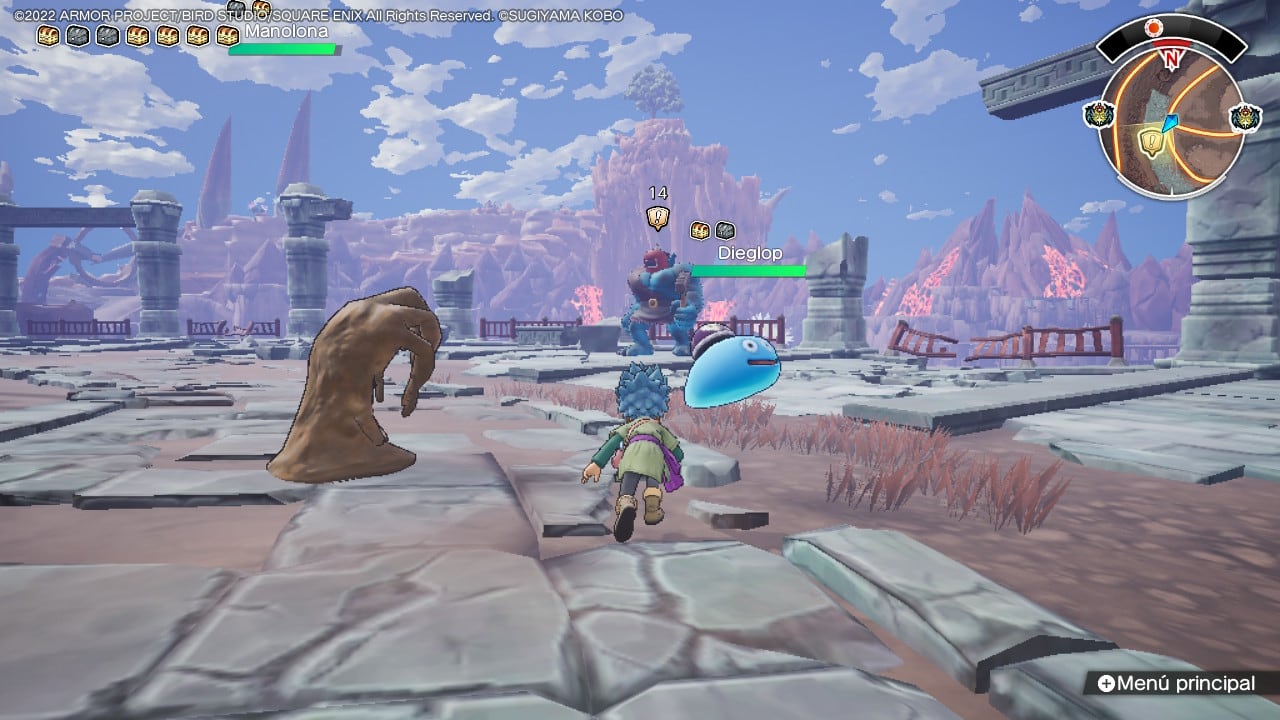Select the exclamation quest marker on the minimap
1280x720 pixels.
pyautogui.click(x=1151, y=141)
